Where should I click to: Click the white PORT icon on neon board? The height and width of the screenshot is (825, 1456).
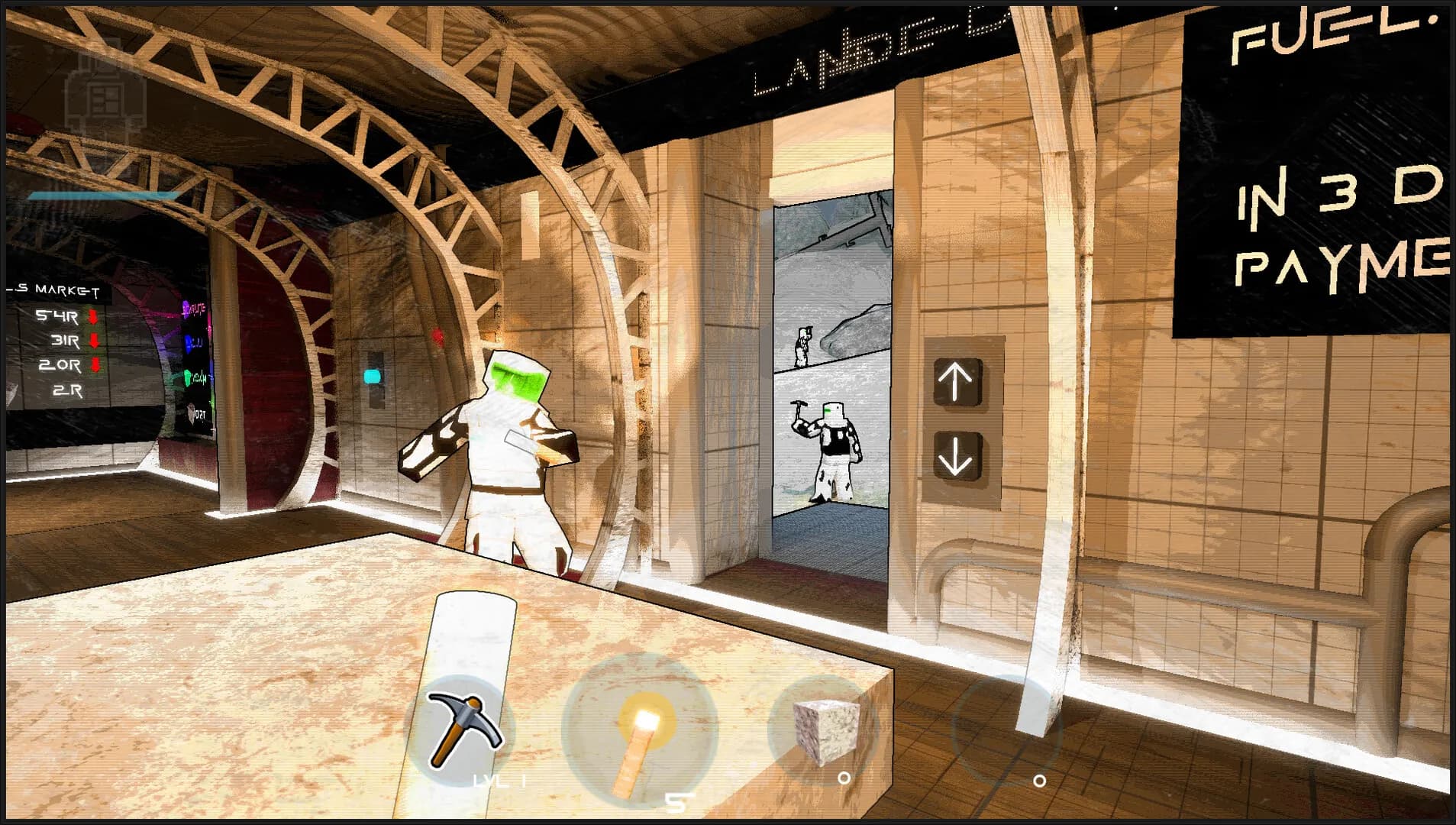point(190,415)
